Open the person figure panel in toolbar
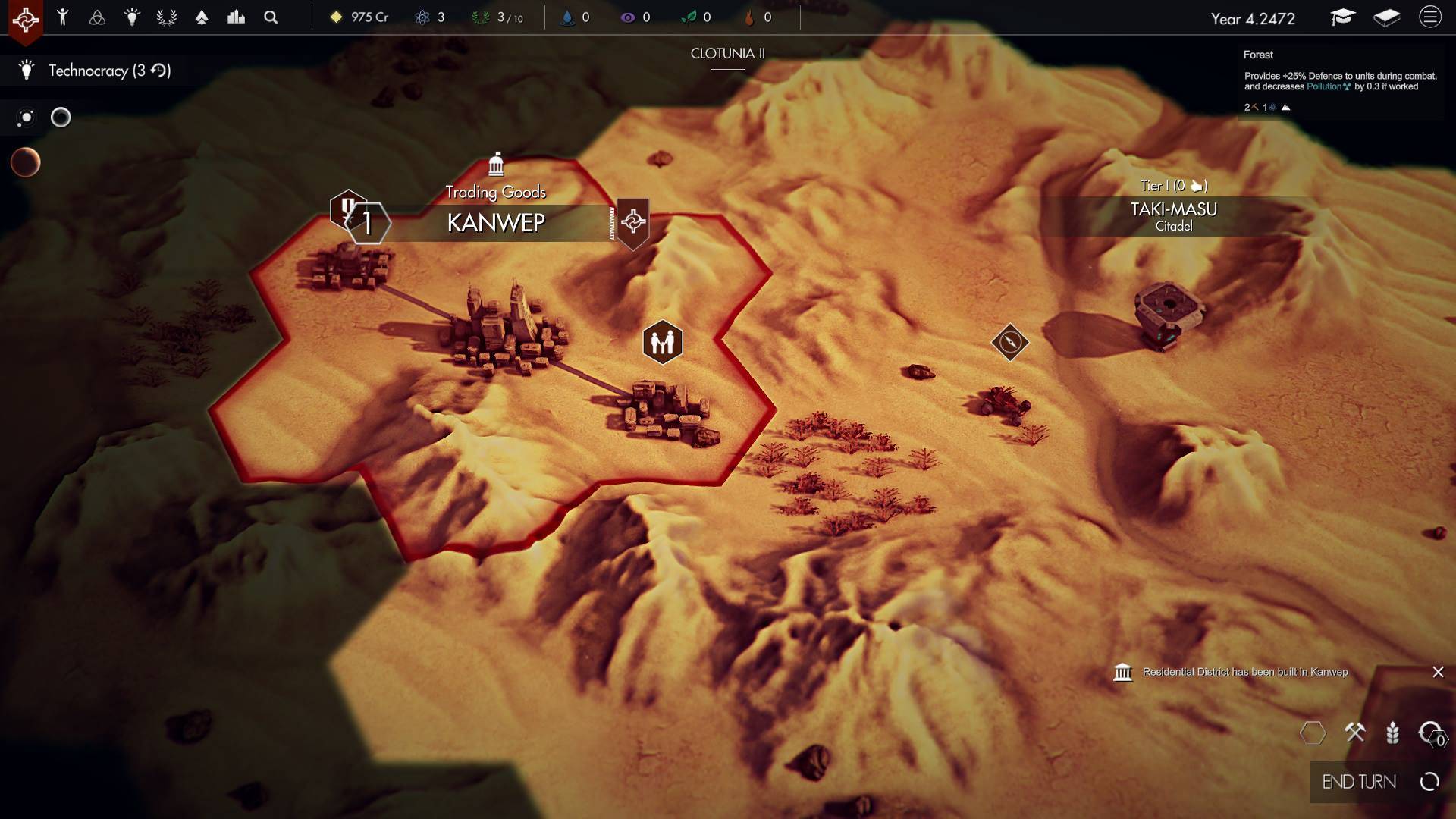 [63, 17]
